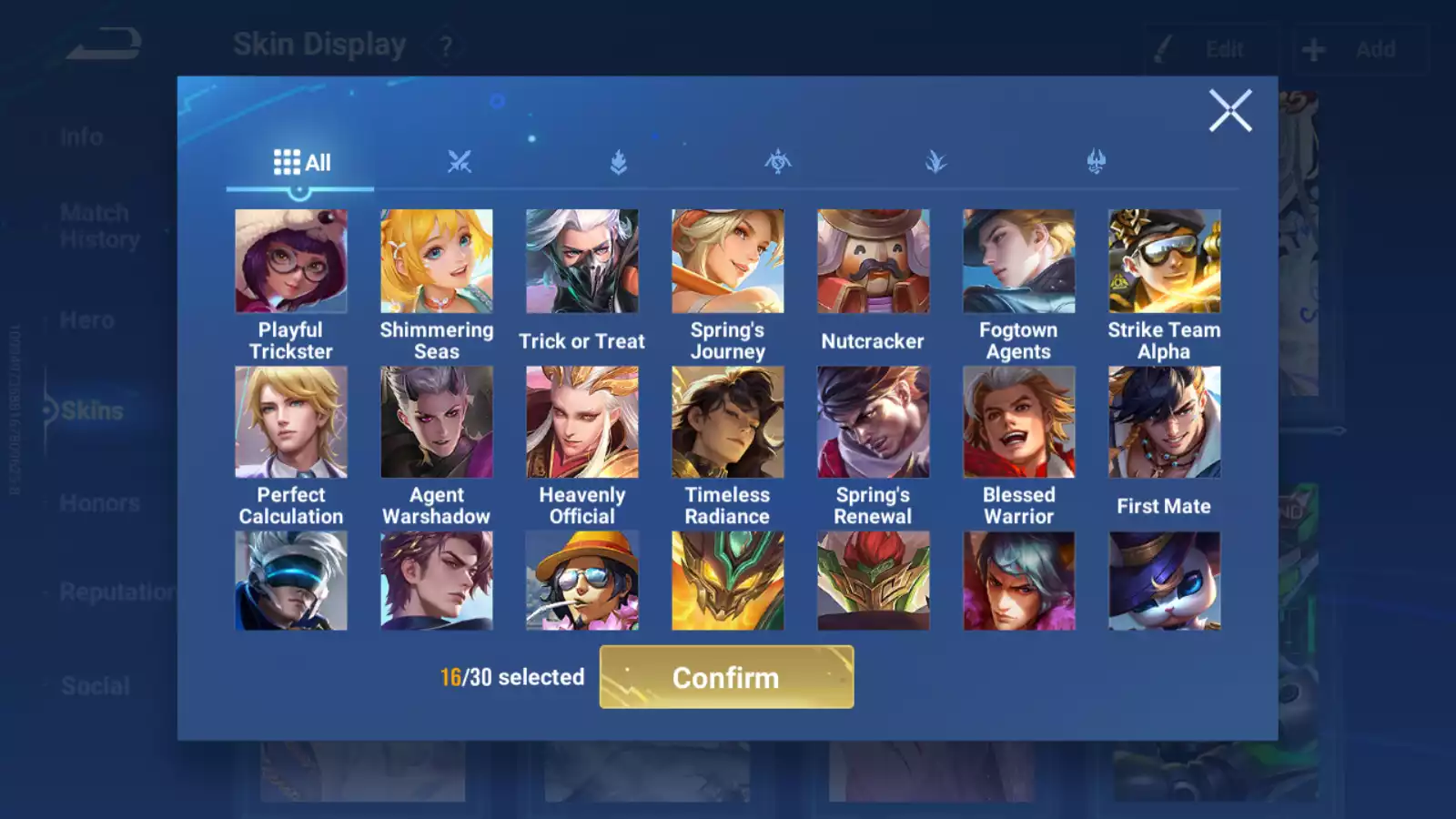Select the Spring's Journey skin
1456x819 pixels.
[727, 262]
